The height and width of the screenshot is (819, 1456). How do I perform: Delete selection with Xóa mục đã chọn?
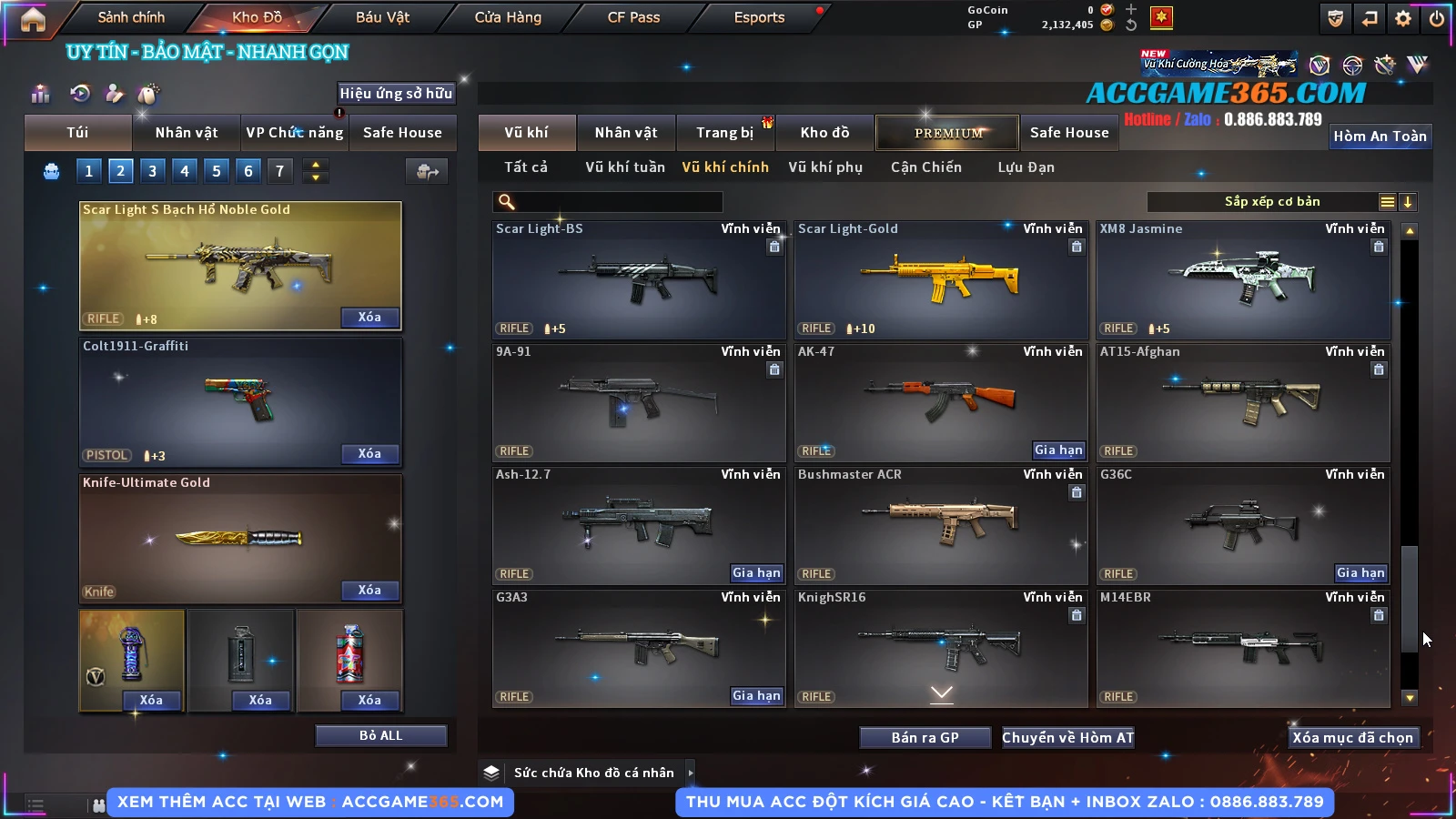(x=1352, y=737)
